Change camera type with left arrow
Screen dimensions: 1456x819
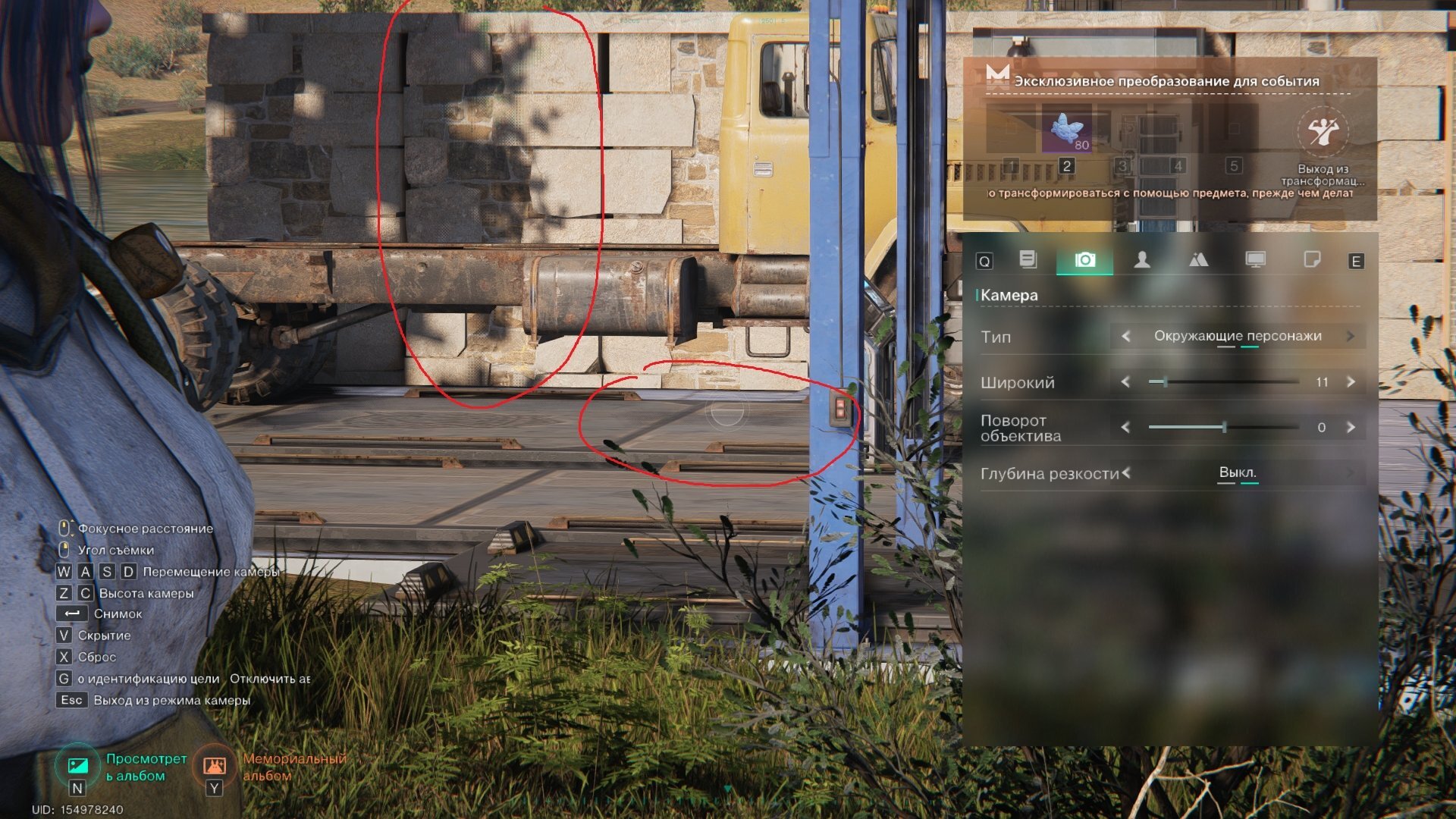pos(1125,336)
